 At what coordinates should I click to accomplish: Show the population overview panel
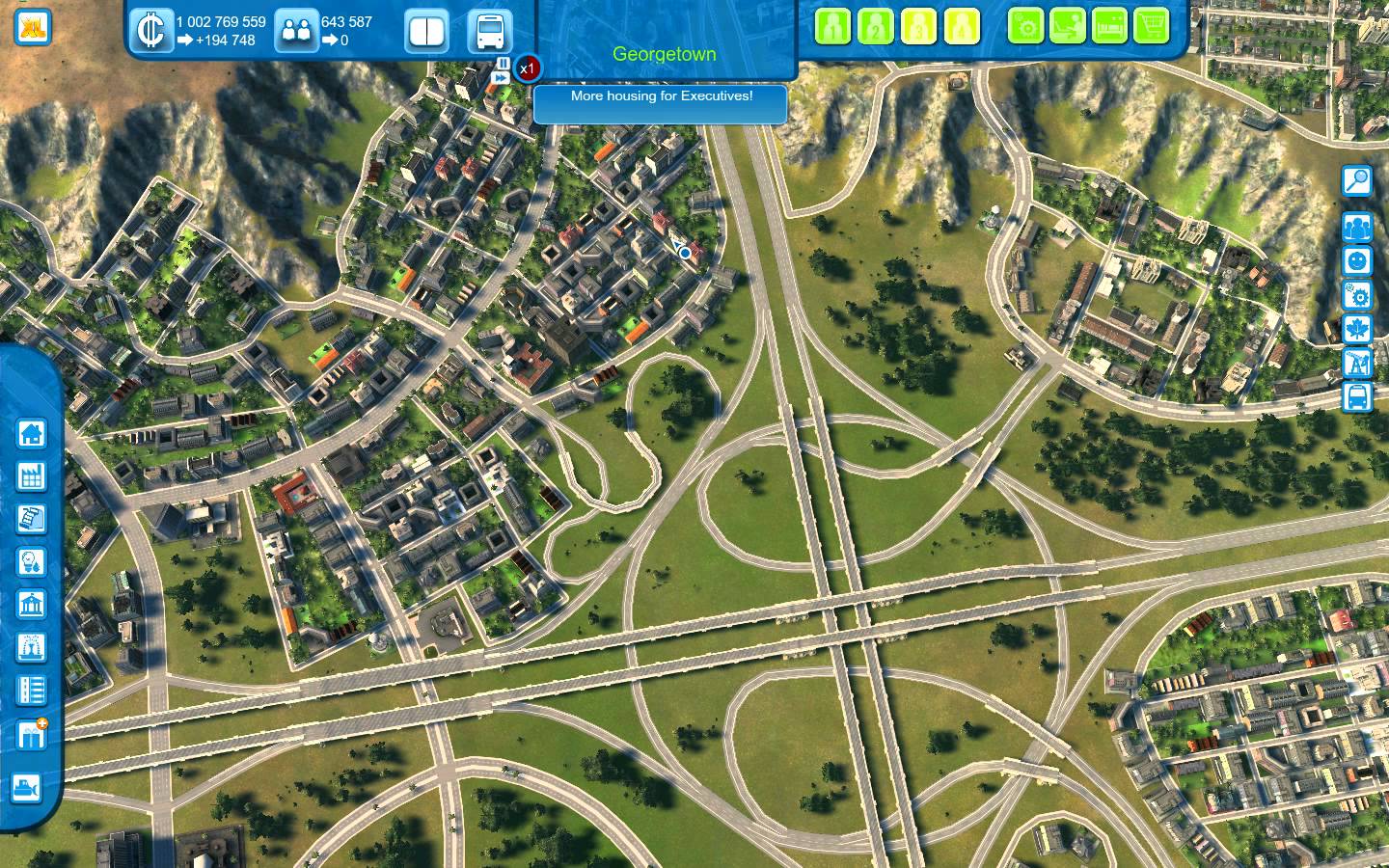point(296,31)
